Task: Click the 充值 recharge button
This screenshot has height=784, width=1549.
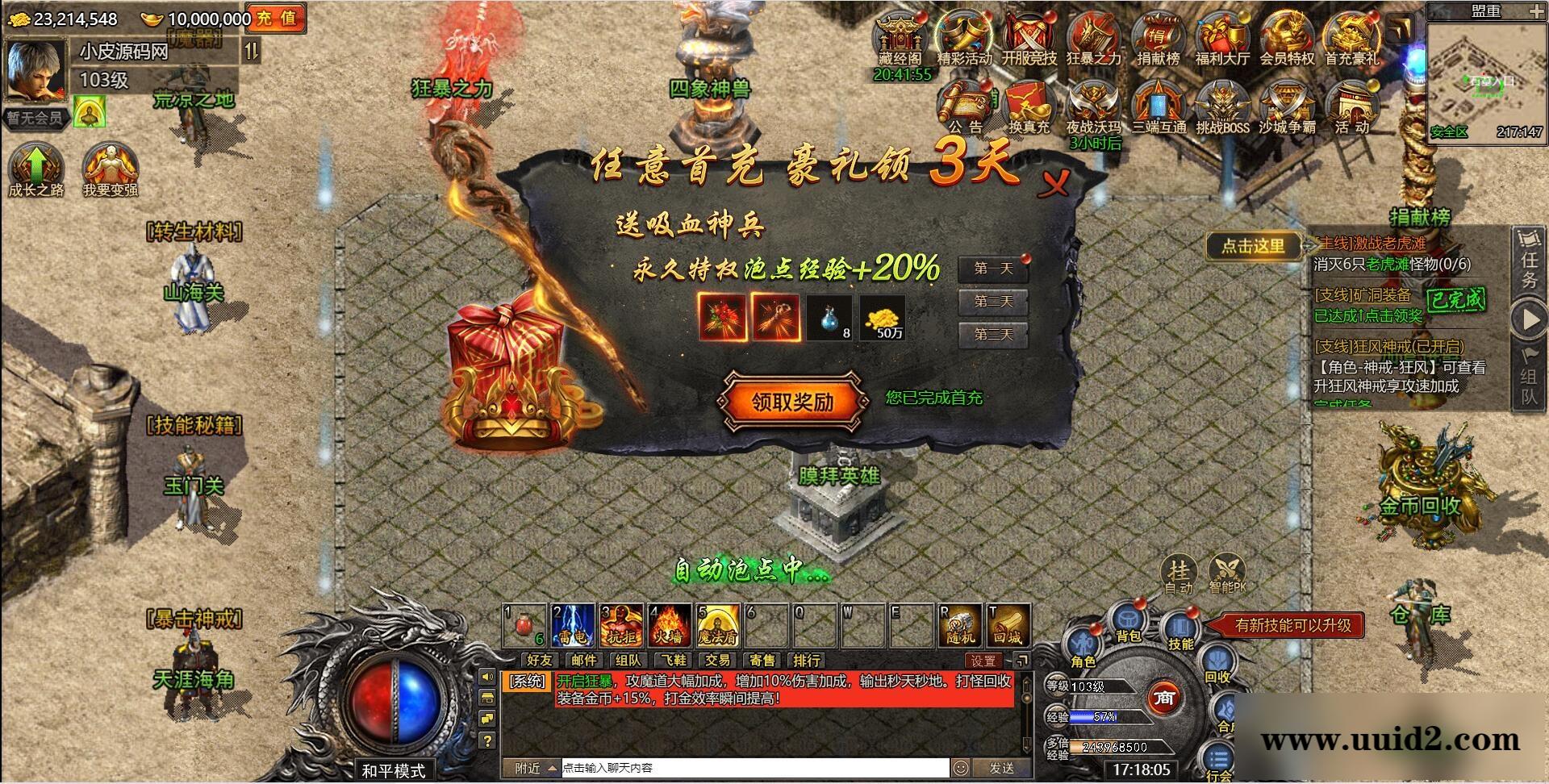Action: 278,18
